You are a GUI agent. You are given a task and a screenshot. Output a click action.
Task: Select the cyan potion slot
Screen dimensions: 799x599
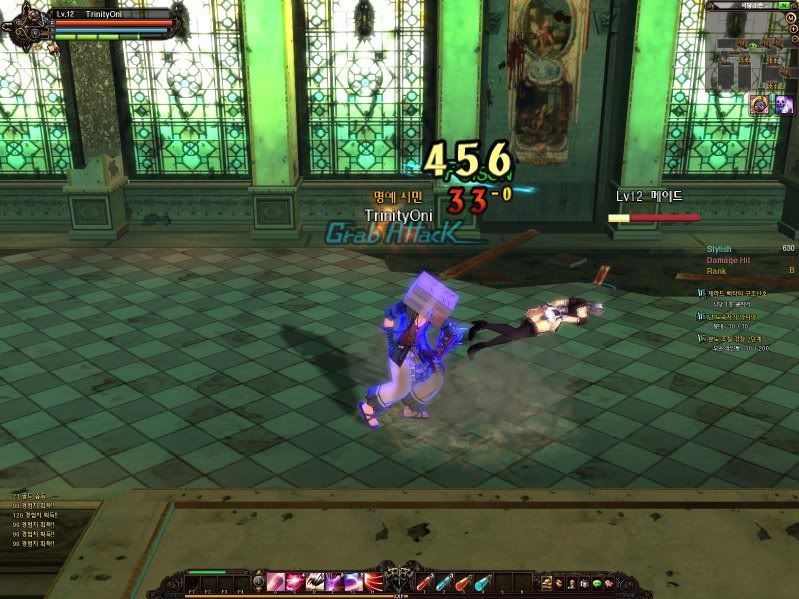click(484, 582)
